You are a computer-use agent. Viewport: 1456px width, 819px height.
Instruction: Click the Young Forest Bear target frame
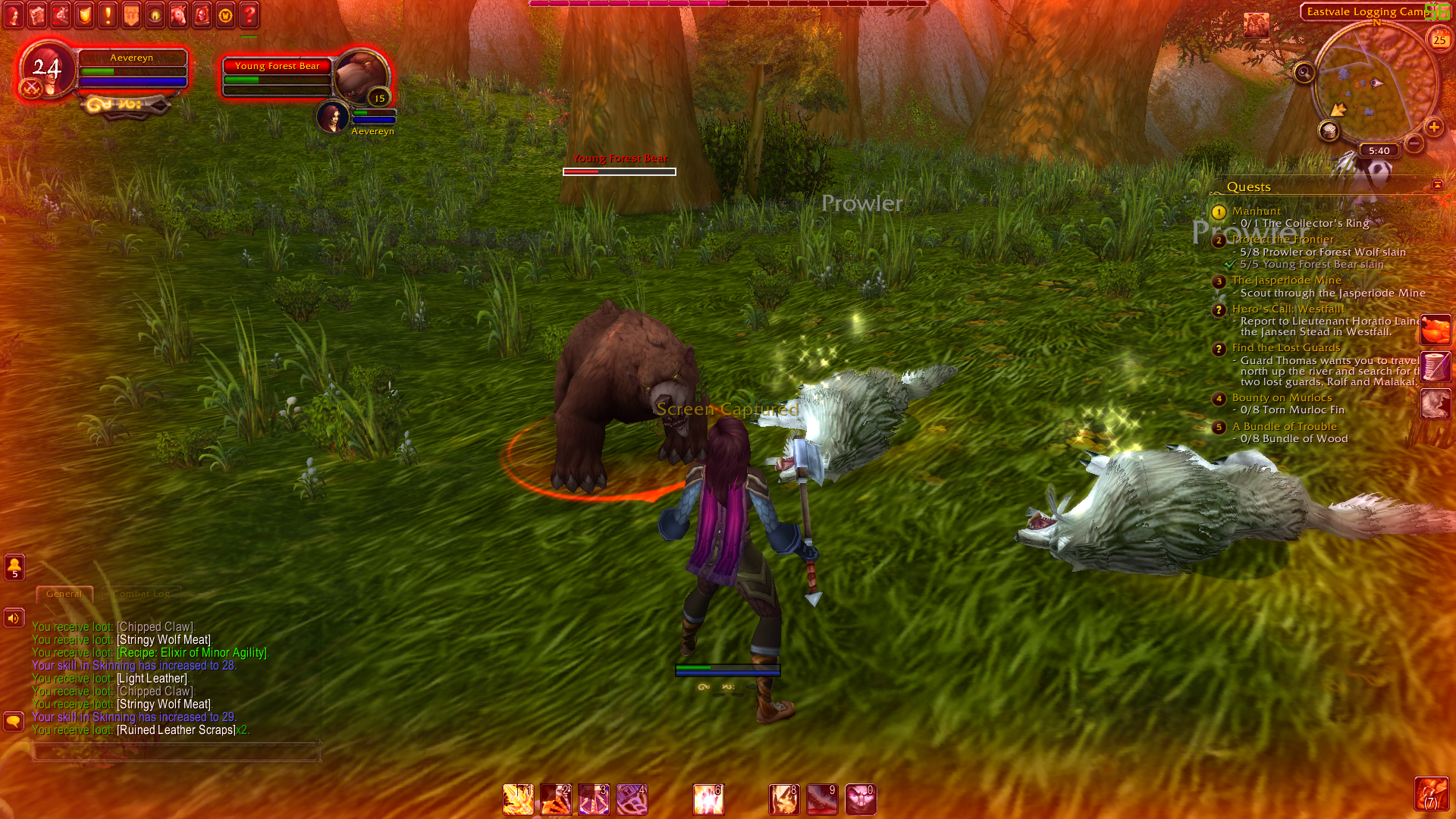point(303,76)
